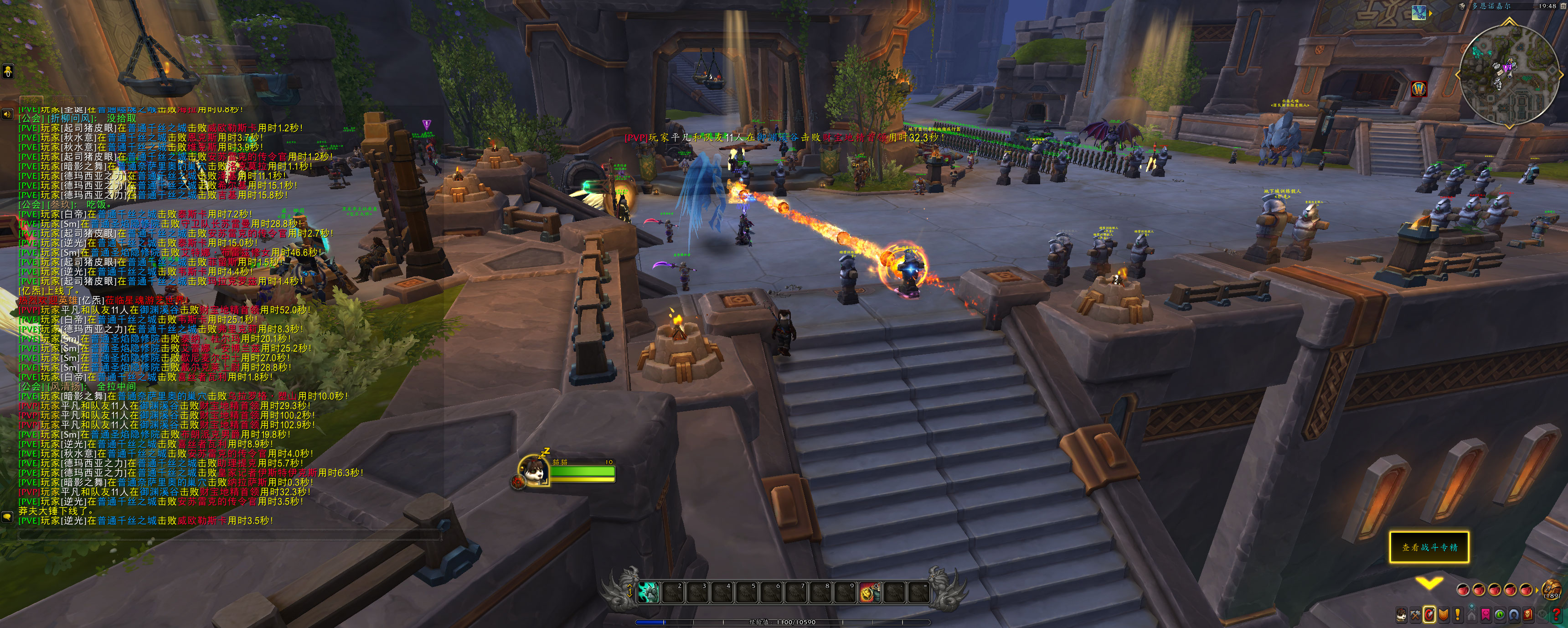Click the 查看战斗专精 tutorial prompt box
The width and height of the screenshot is (1568, 628).
pos(1429,547)
